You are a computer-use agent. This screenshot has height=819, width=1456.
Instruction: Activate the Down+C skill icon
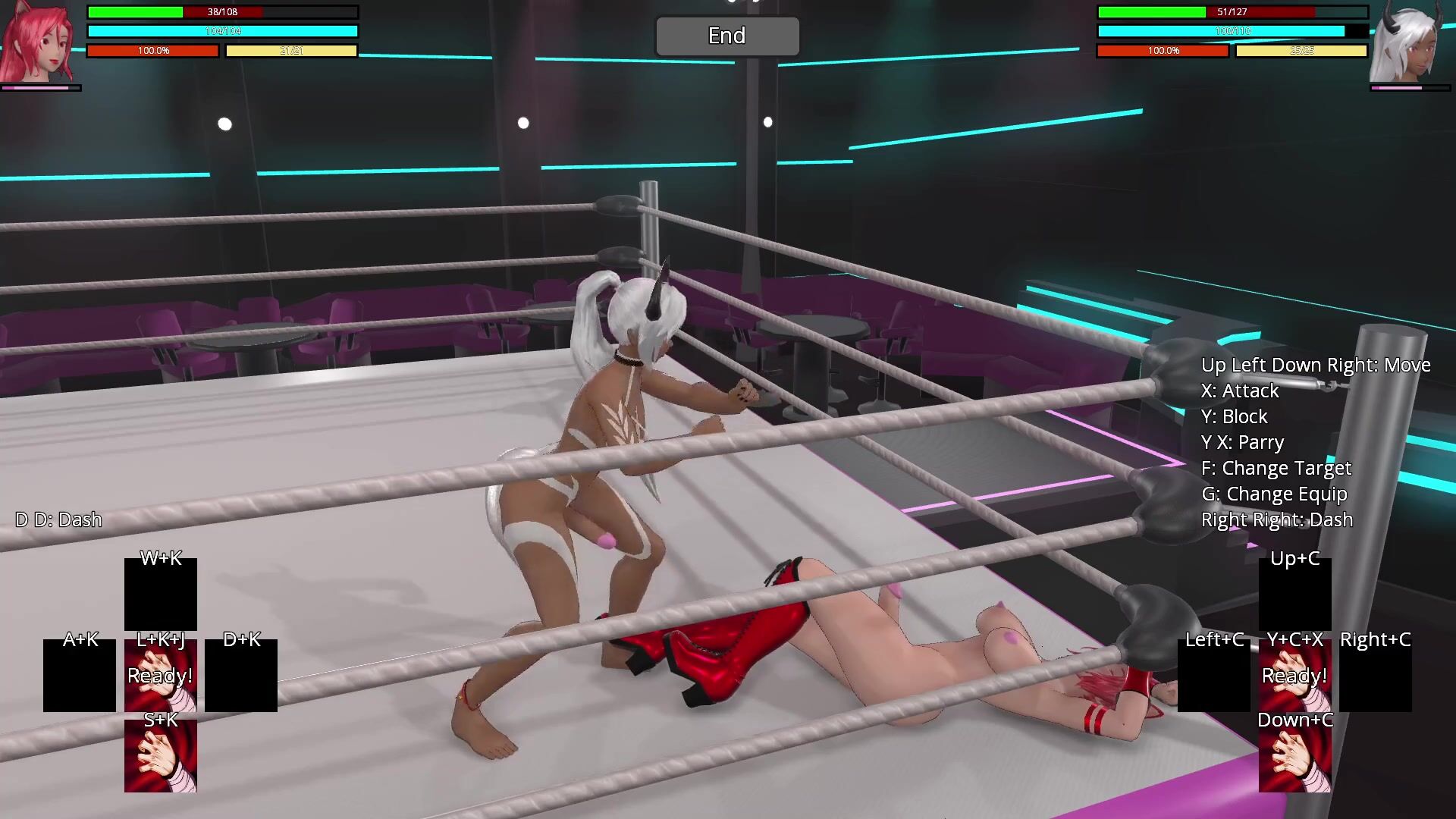(x=1294, y=756)
